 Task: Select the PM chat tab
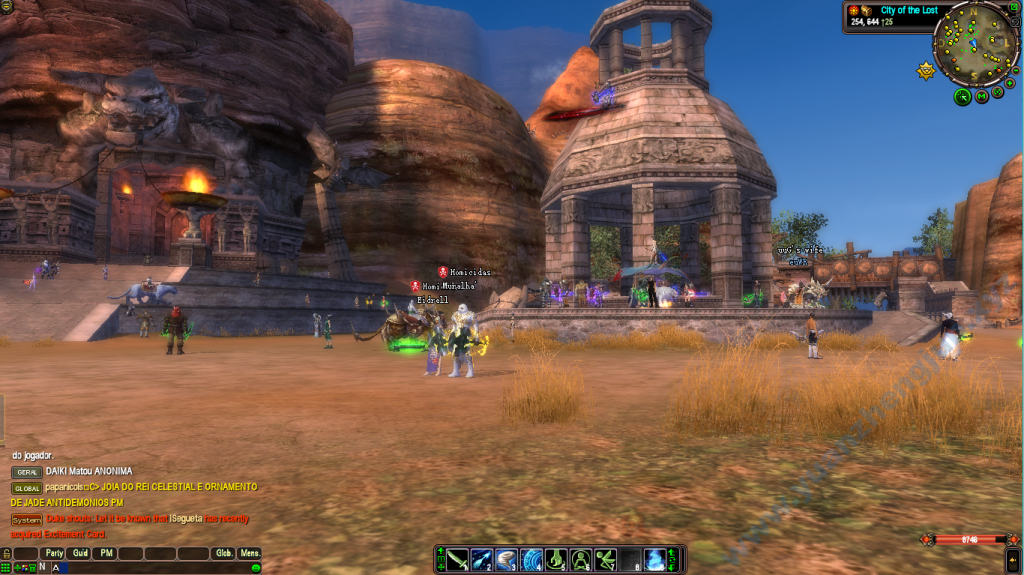coord(106,553)
